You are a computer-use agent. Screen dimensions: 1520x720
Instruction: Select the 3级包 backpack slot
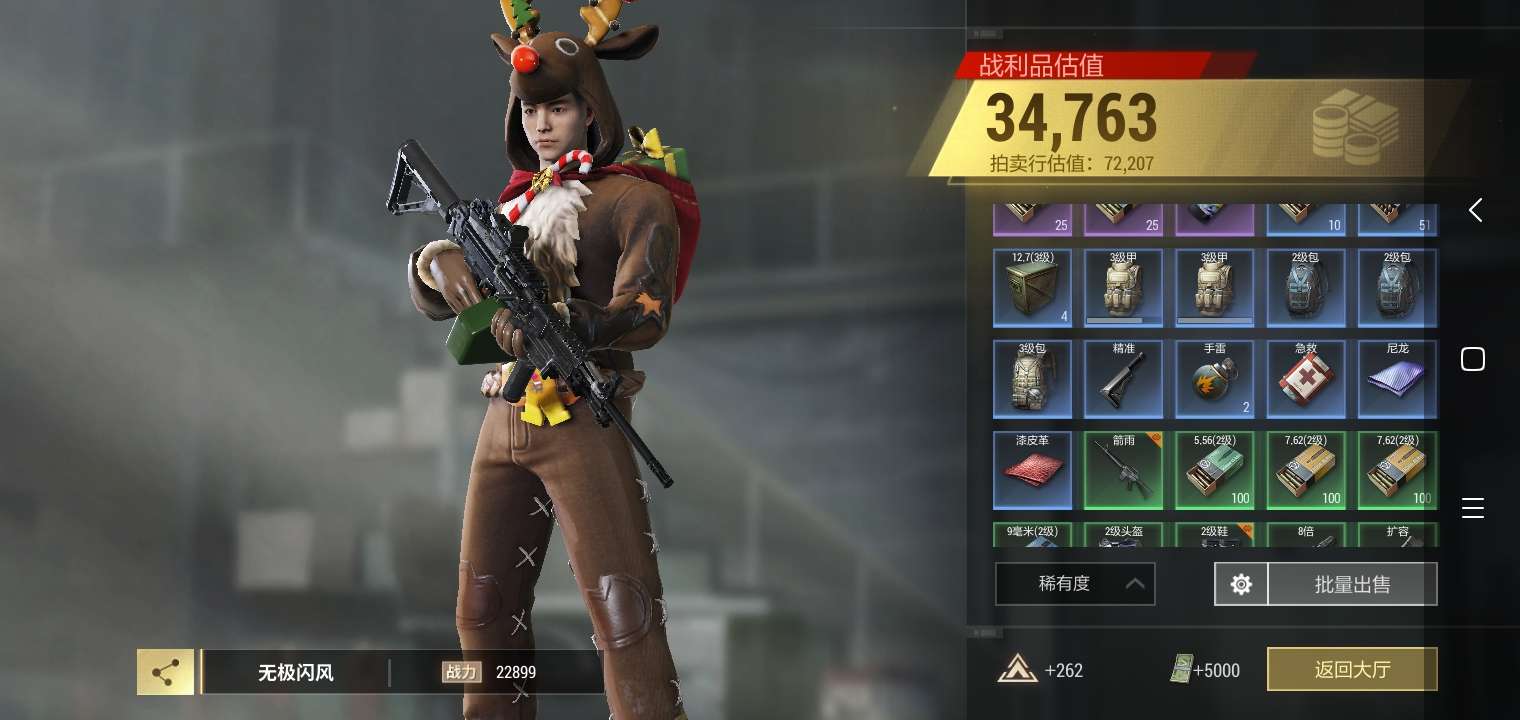pyautogui.click(x=1032, y=379)
